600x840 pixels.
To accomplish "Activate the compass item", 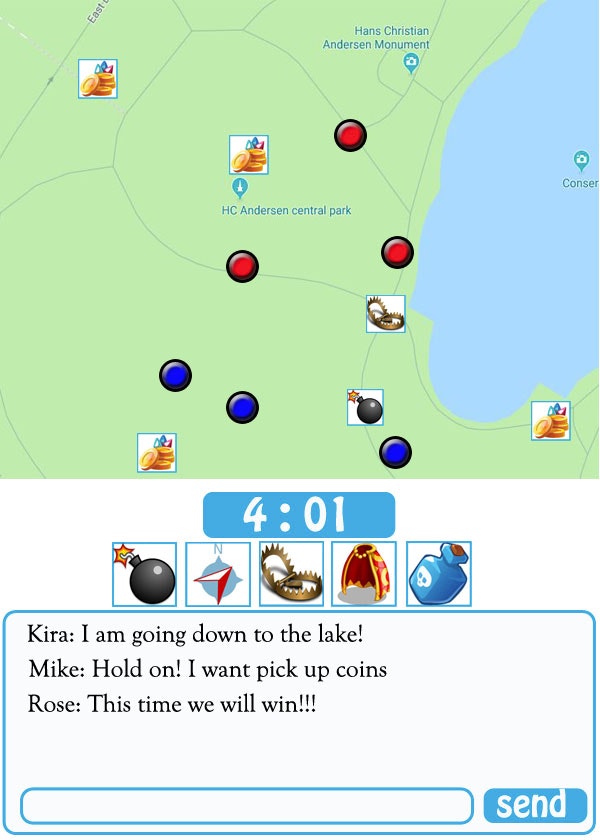I will pos(218,574).
